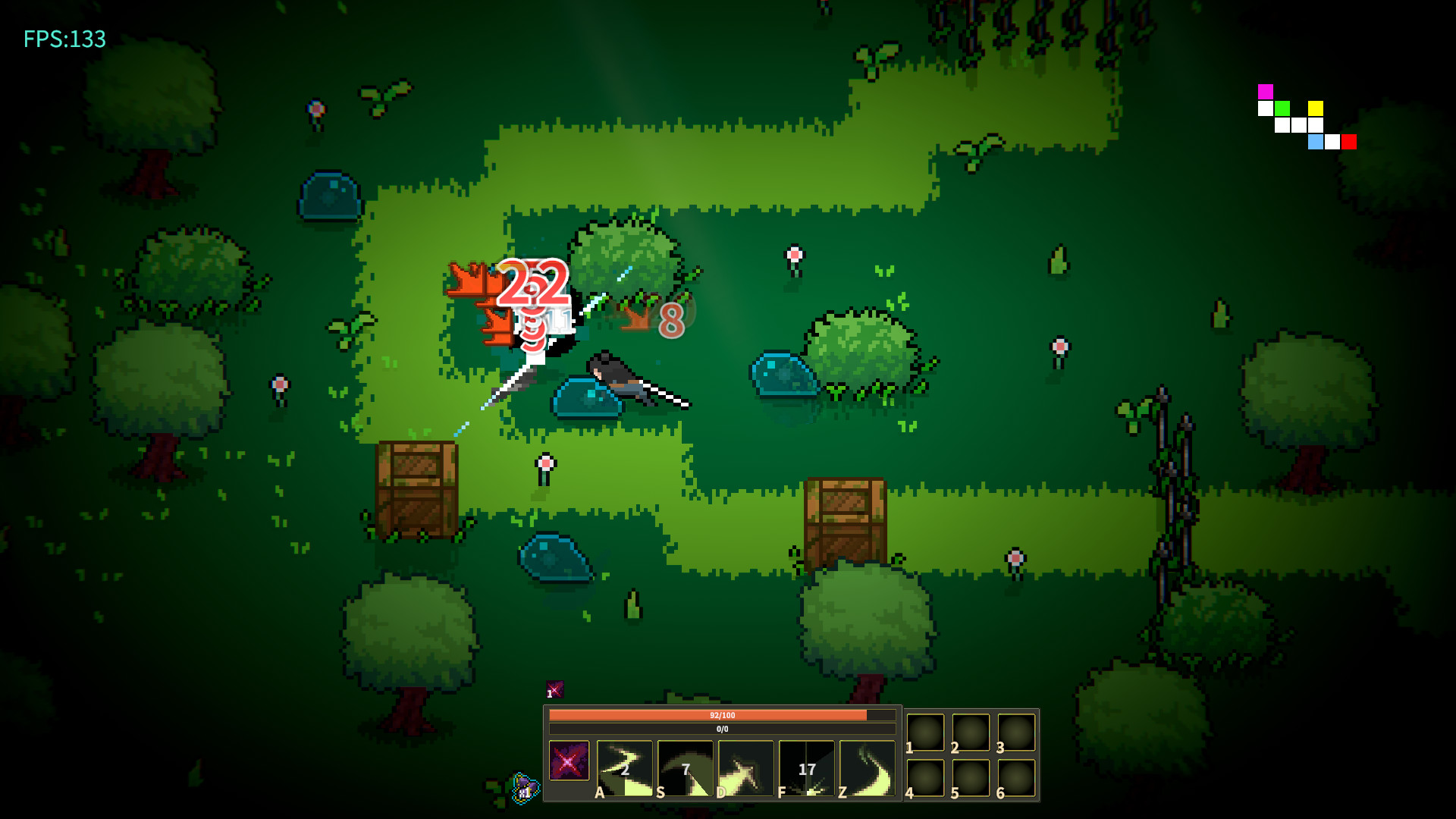Image resolution: width=1456 pixels, height=819 pixels.
Task: Click the red square on the minimap
Action: 1349,142
